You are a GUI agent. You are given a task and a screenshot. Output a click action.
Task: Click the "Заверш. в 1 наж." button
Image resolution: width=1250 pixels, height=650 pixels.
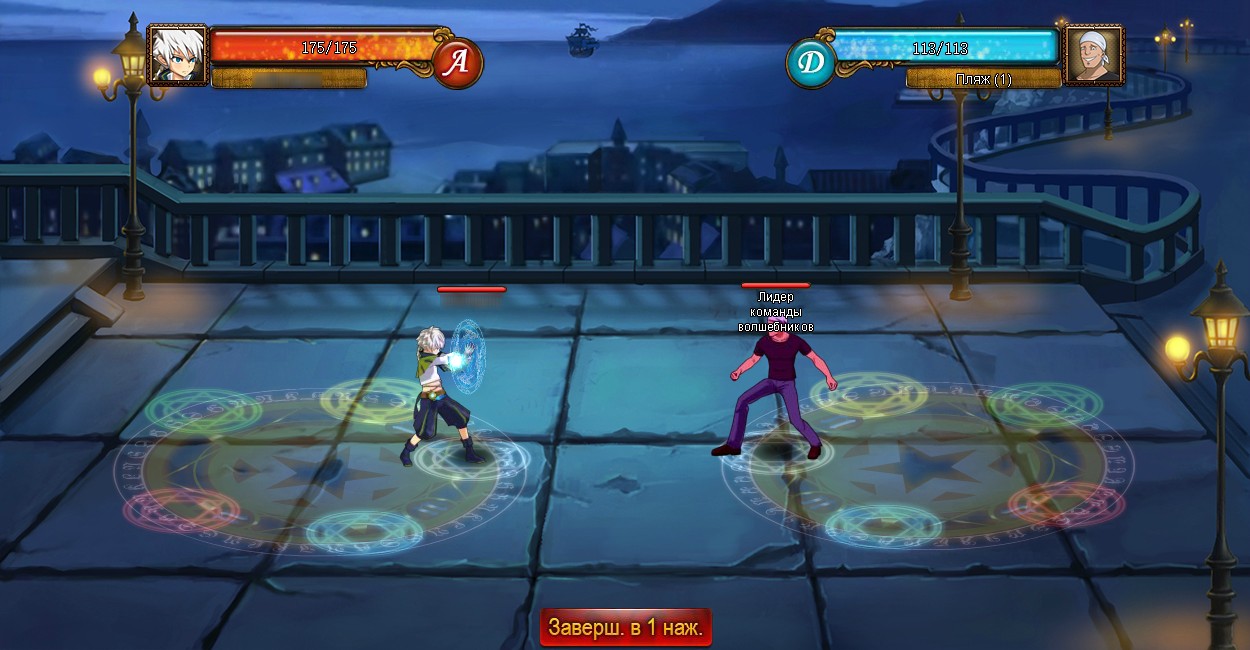tap(625, 628)
